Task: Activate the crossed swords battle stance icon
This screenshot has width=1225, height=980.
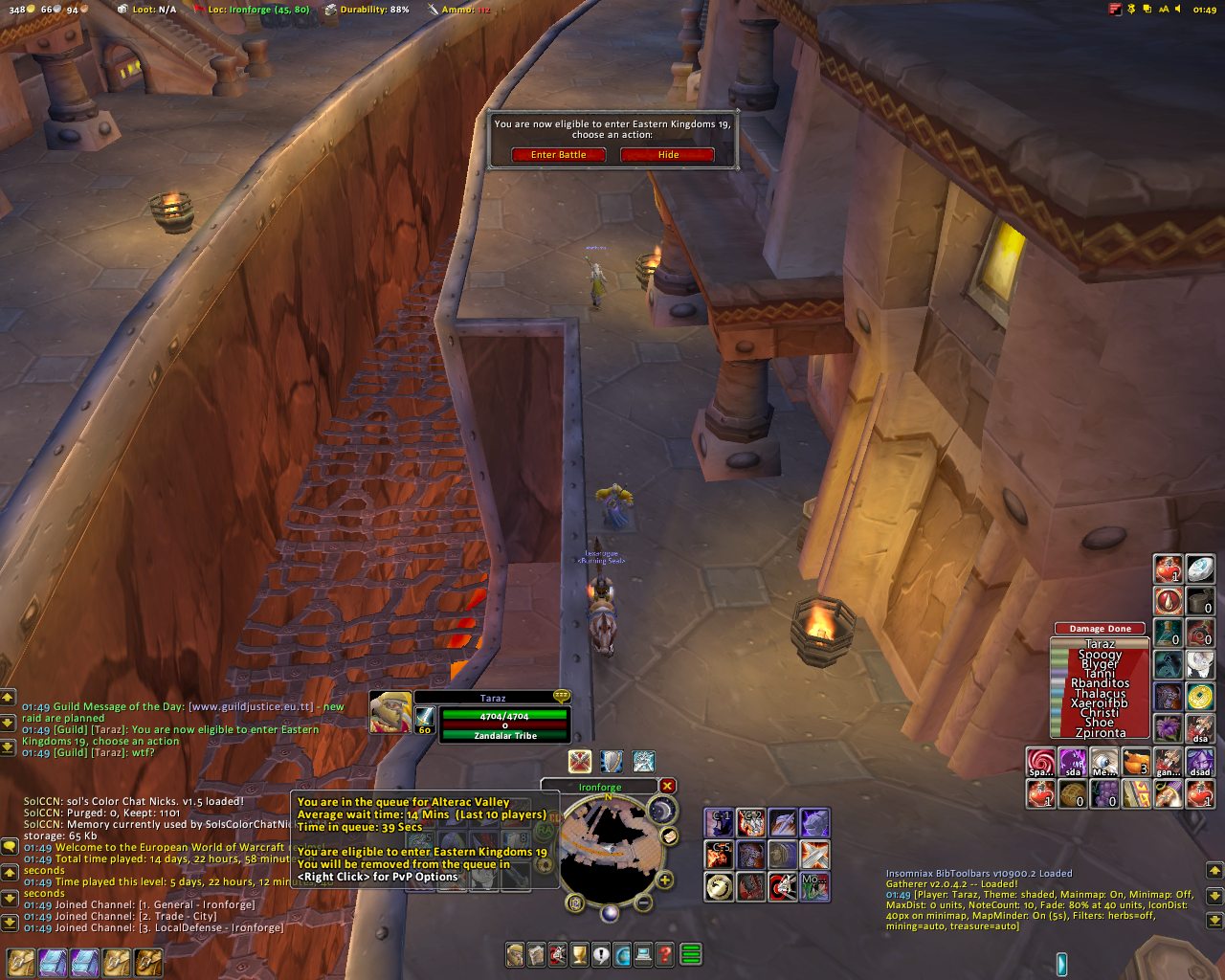Action: coord(579,761)
